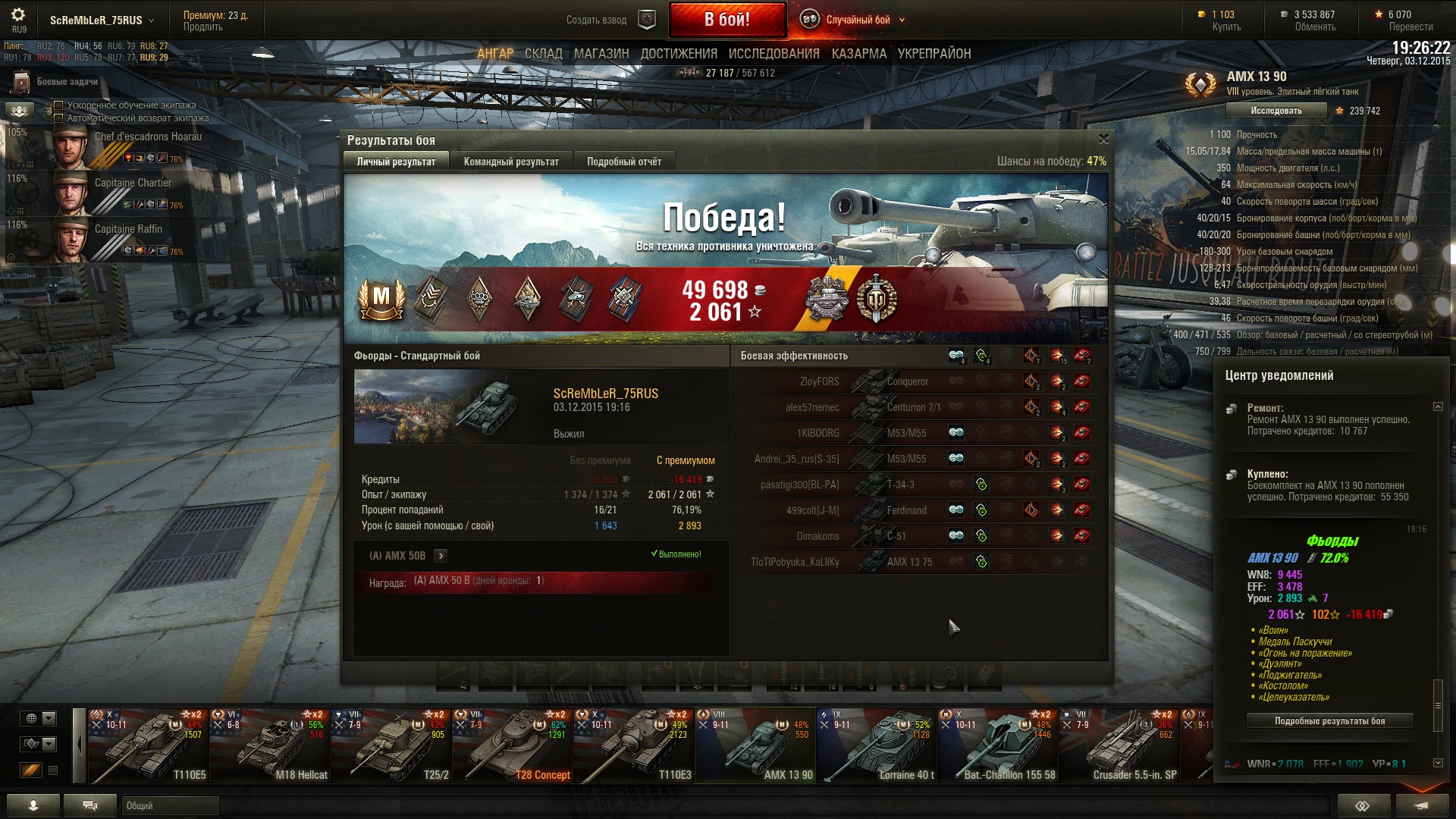Choose the M18 Hellcat in carousel
The width and height of the screenshot is (1456, 819).
point(269,747)
